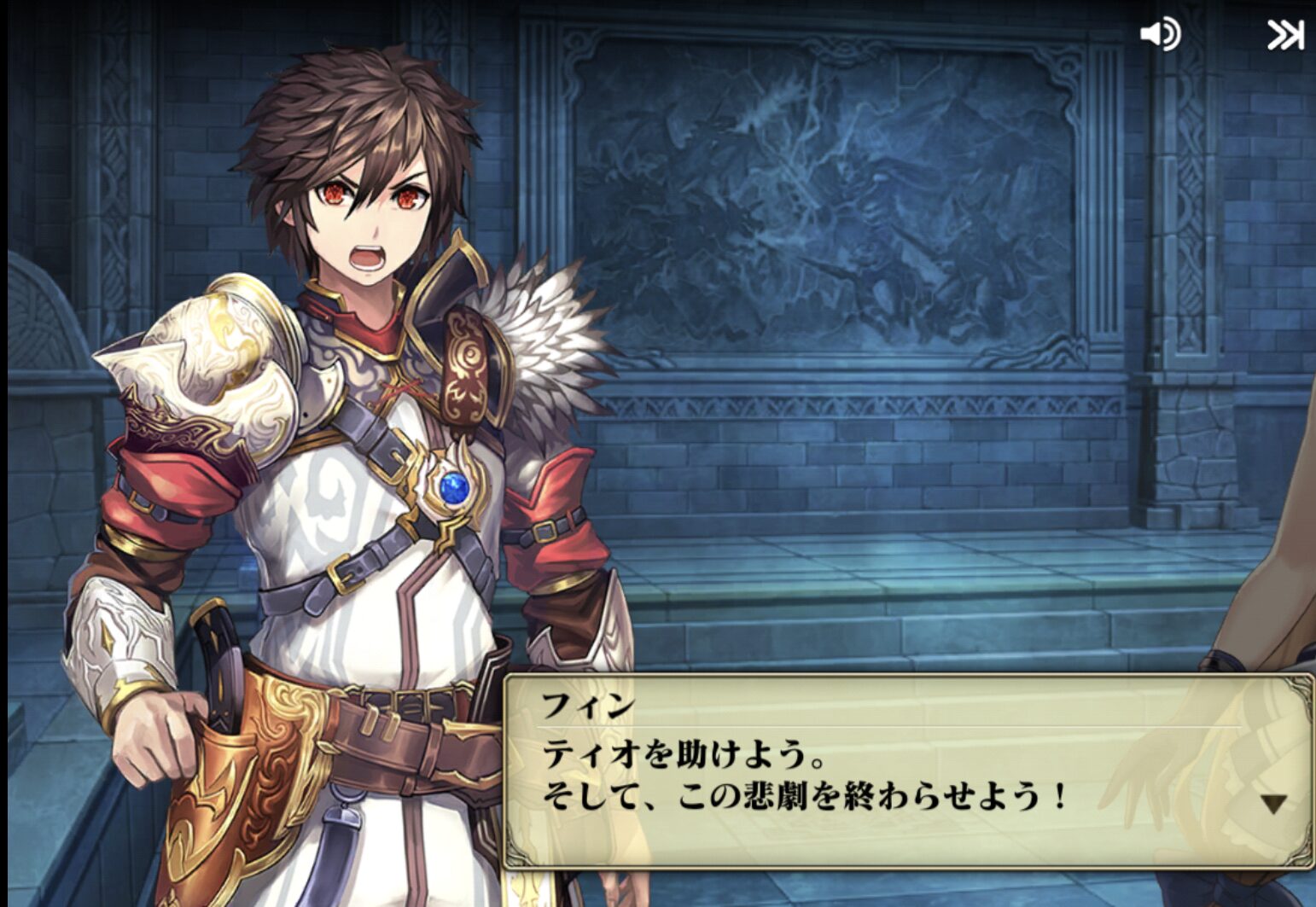Toggle the sound speaker icon
Screen dimensions: 1316x907
[x=1160, y=35]
